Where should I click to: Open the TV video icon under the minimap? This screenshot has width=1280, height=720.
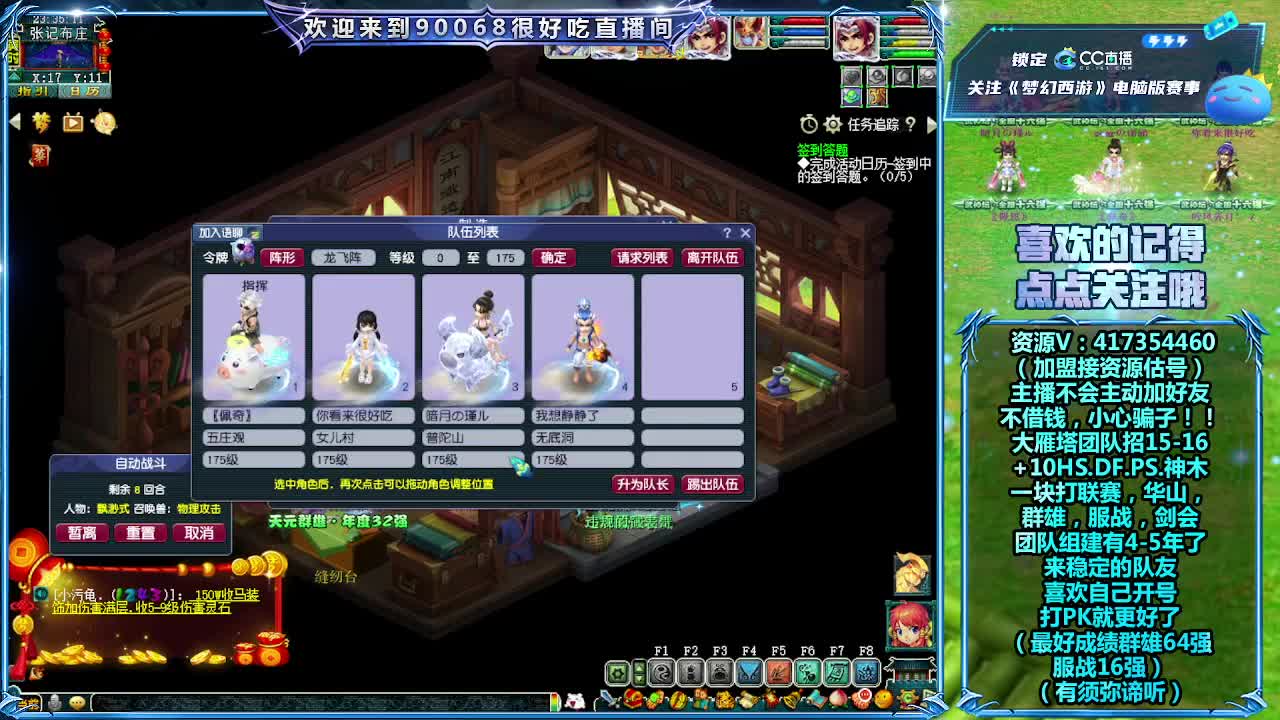(x=72, y=124)
